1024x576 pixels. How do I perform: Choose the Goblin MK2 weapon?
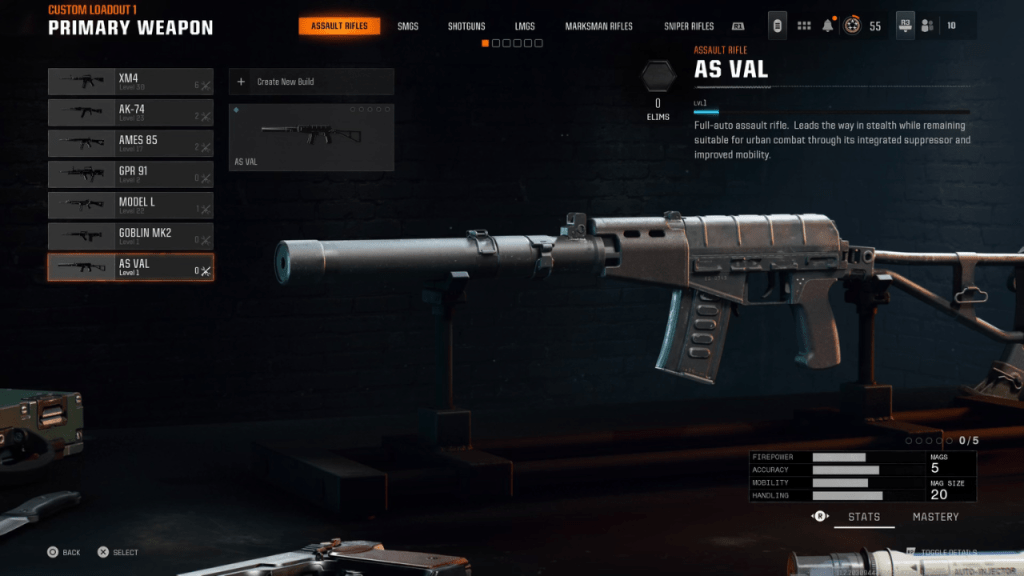(x=130, y=237)
